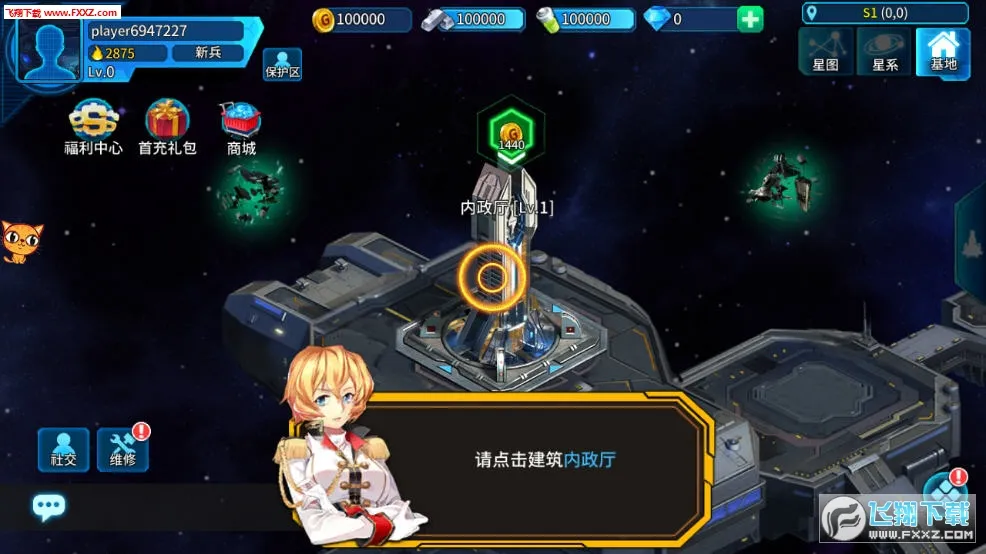Viewport: 986px width, 554px height.
Task: Tap the 内政厅 building tutorial ring
Action: (x=491, y=277)
